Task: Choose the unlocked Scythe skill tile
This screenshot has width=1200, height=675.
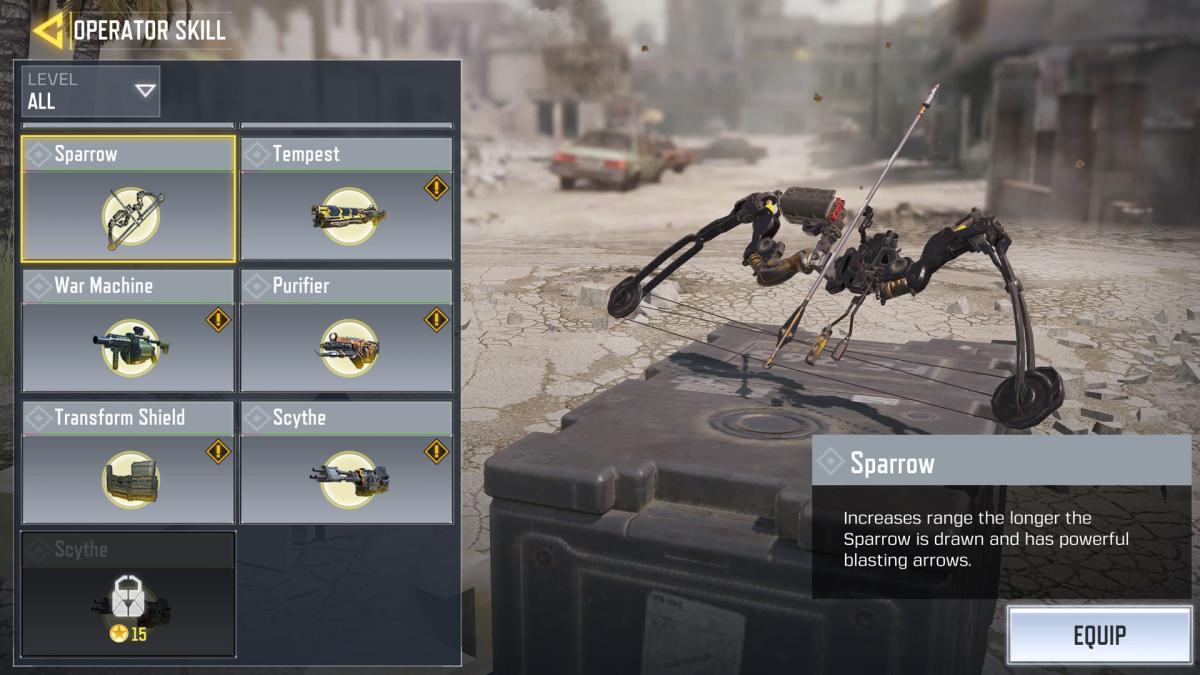Action: (x=346, y=463)
